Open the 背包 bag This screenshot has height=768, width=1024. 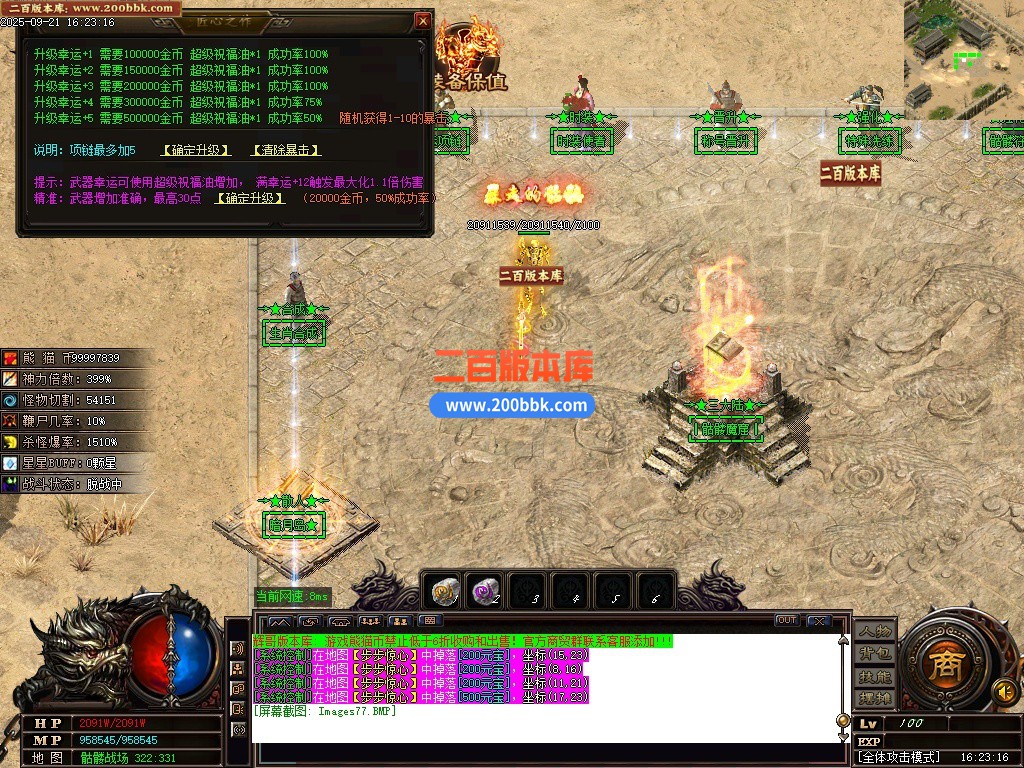[x=875, y=654]
